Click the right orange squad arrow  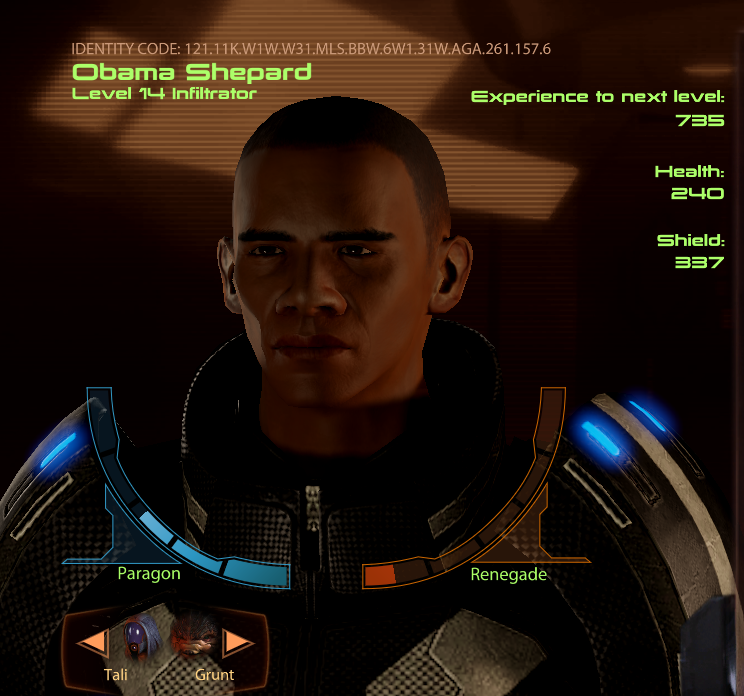pyautogui.click(x=237, y=641)
